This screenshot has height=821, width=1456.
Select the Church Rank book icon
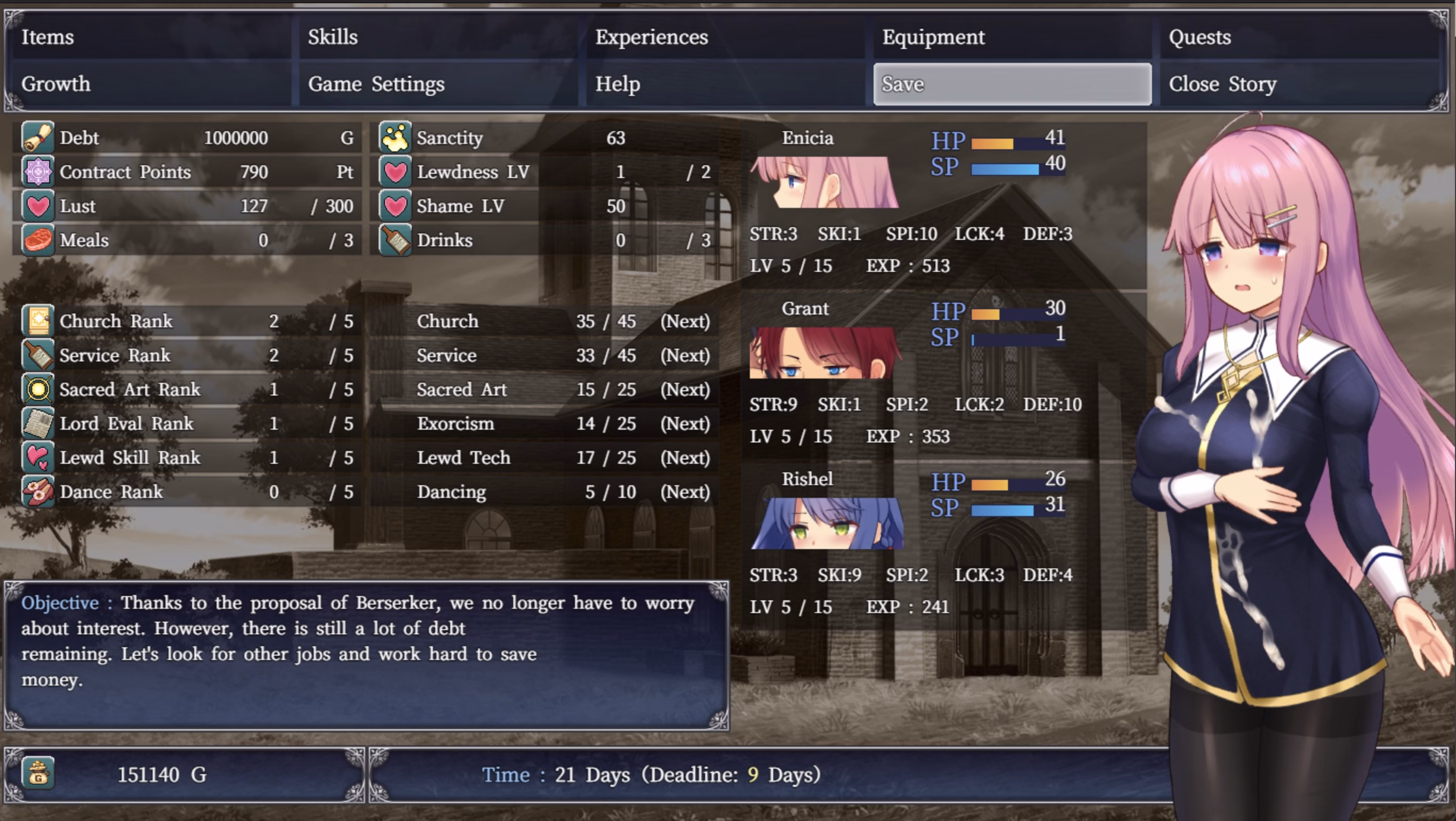37,321
